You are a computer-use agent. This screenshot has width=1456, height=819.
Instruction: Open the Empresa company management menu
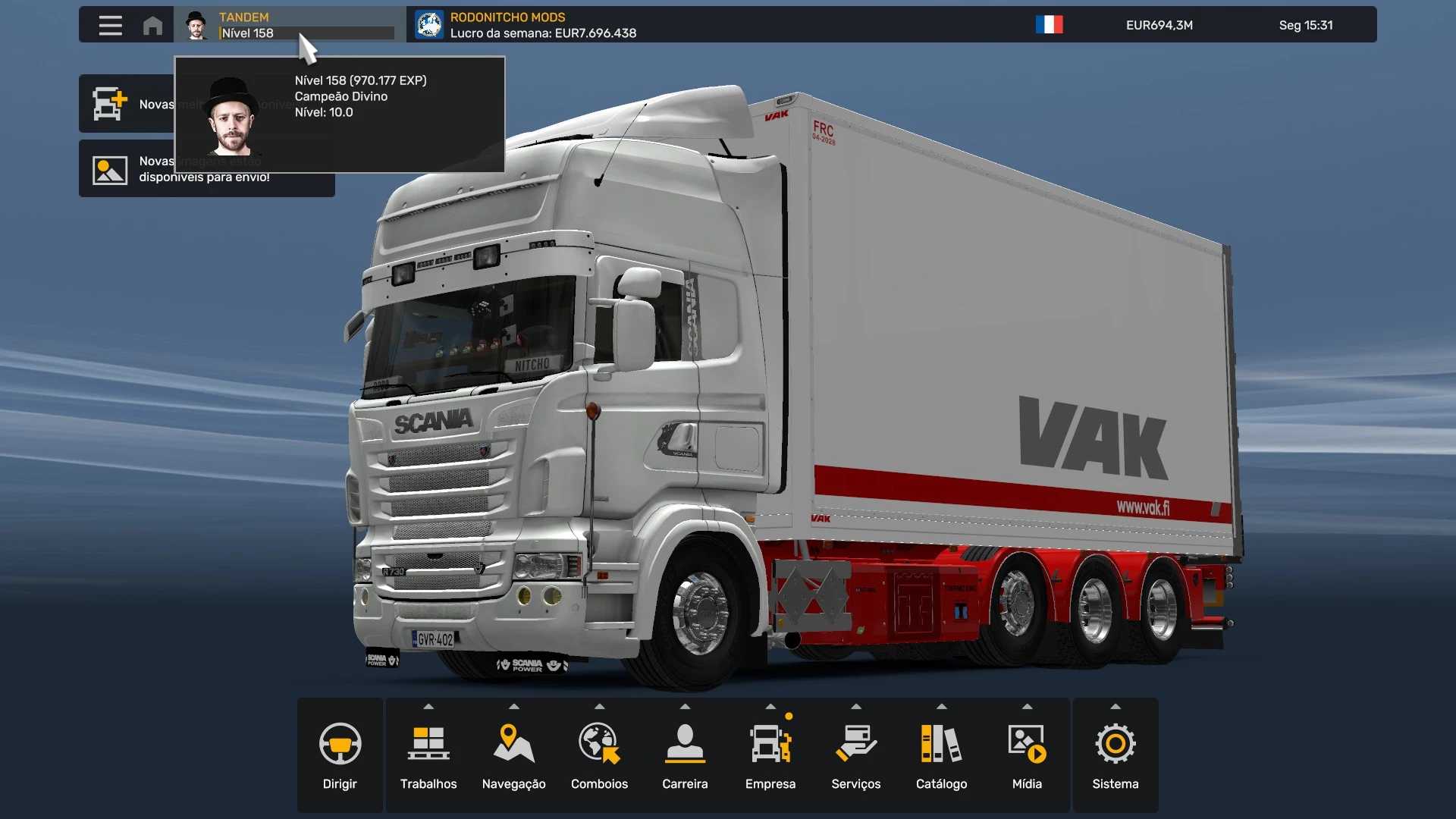pos(770,755)
